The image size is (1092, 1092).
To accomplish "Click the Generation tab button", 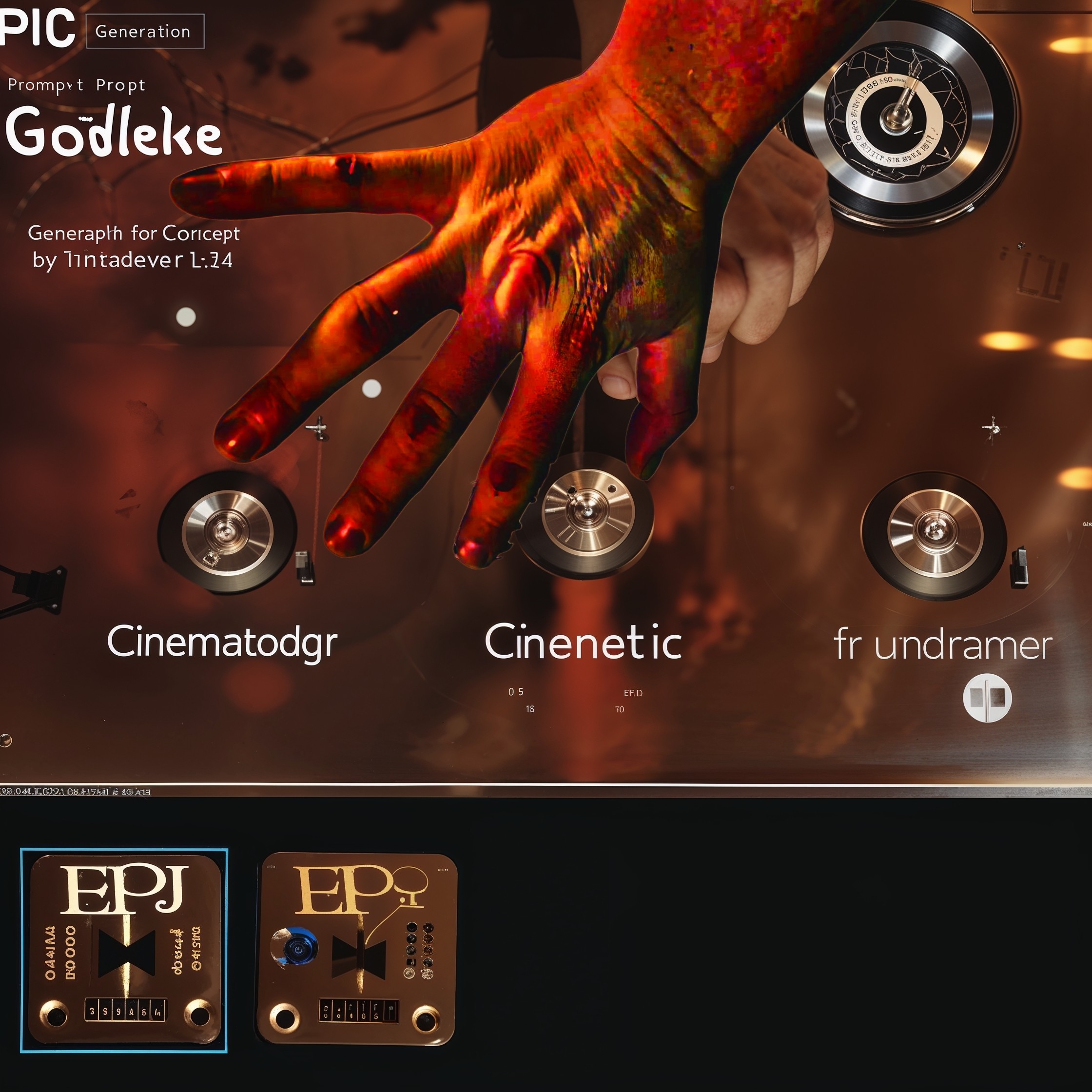I will [145, 31].
